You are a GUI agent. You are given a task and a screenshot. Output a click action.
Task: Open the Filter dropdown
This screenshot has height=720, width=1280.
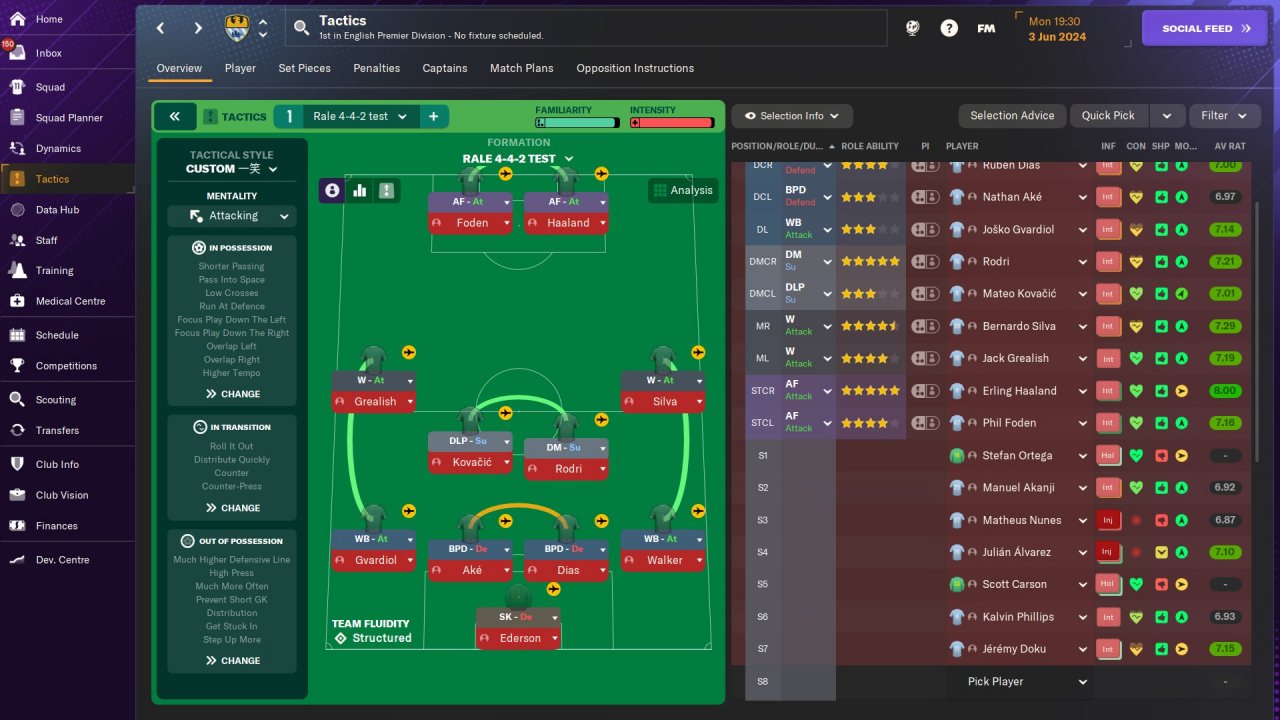(x=1224, y=116)
